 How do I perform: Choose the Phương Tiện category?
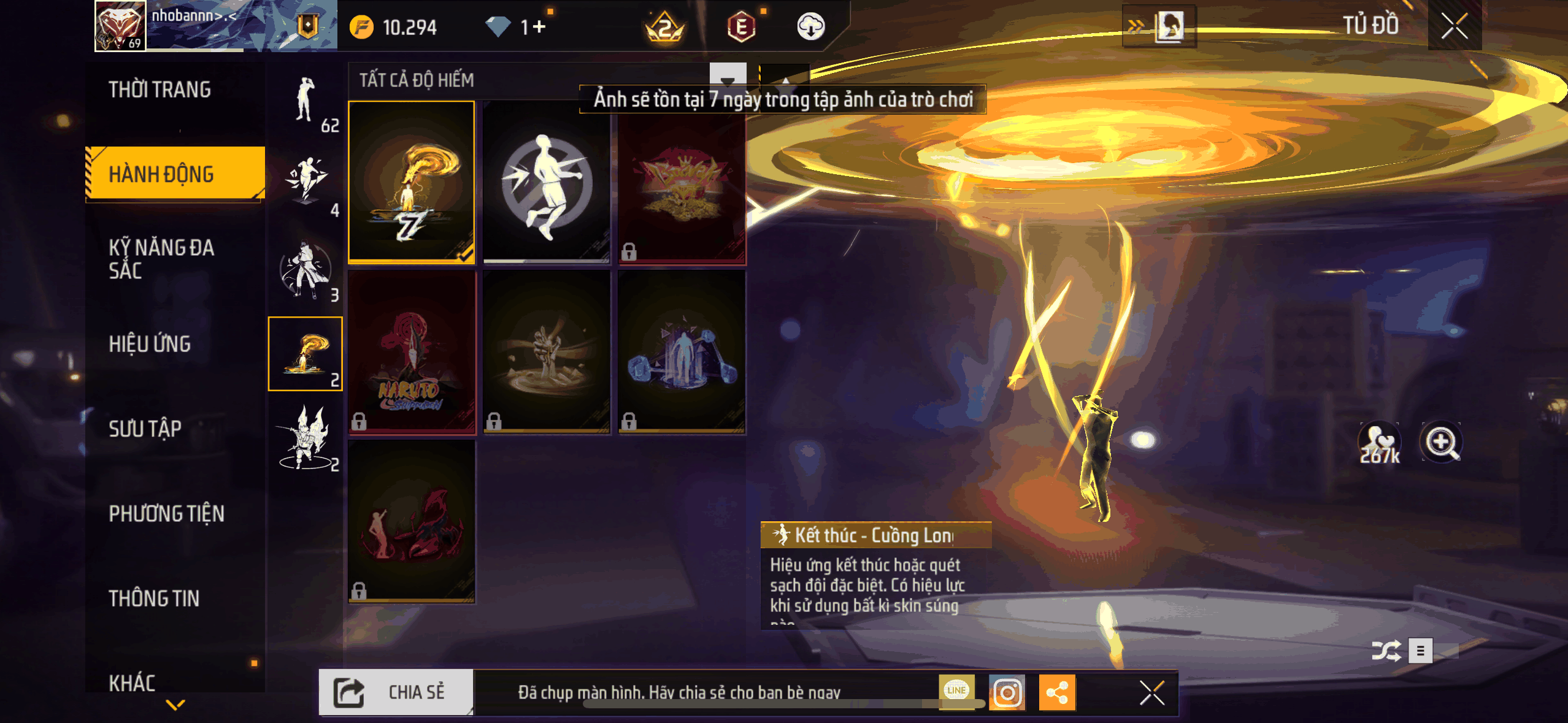point(166,513)
